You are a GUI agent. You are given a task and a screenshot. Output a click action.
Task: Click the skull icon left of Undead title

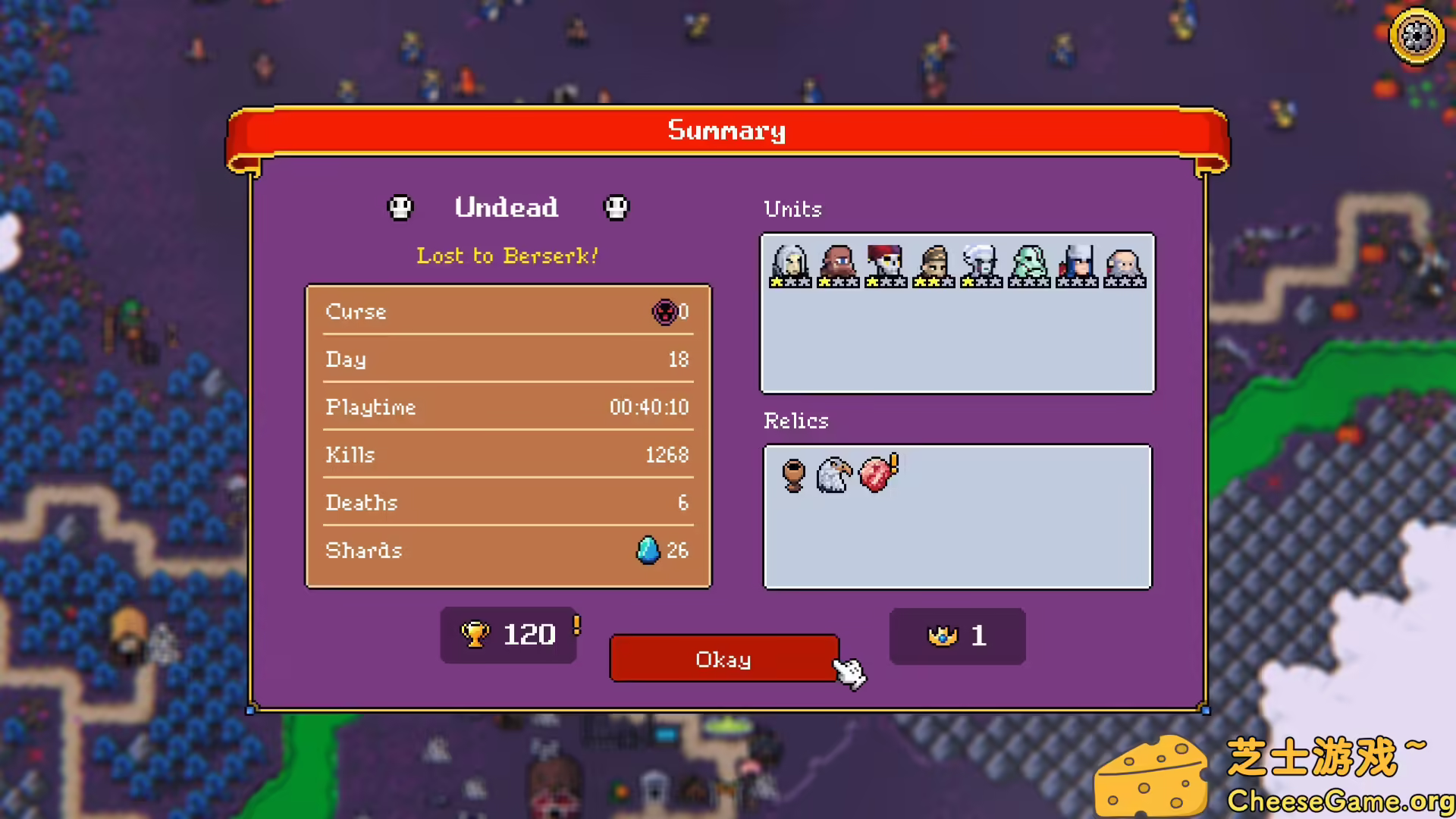[x=400, y=207]
